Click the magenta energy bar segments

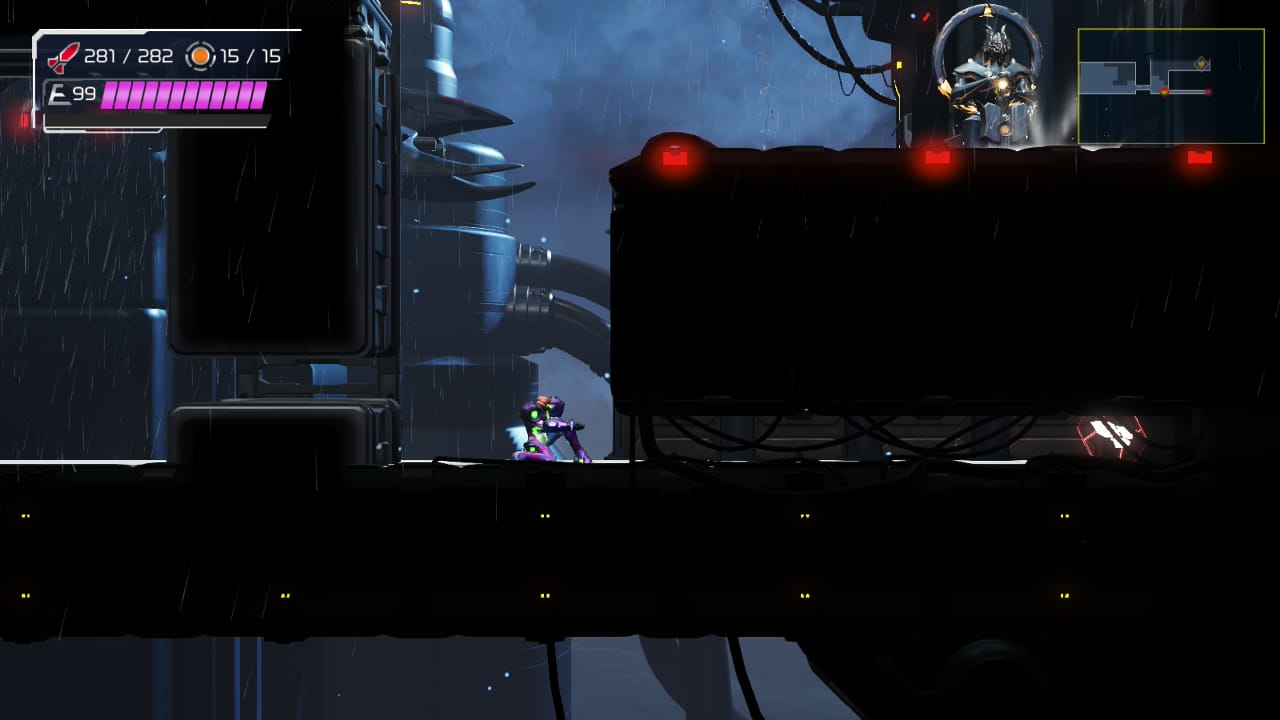pos(185,96)
